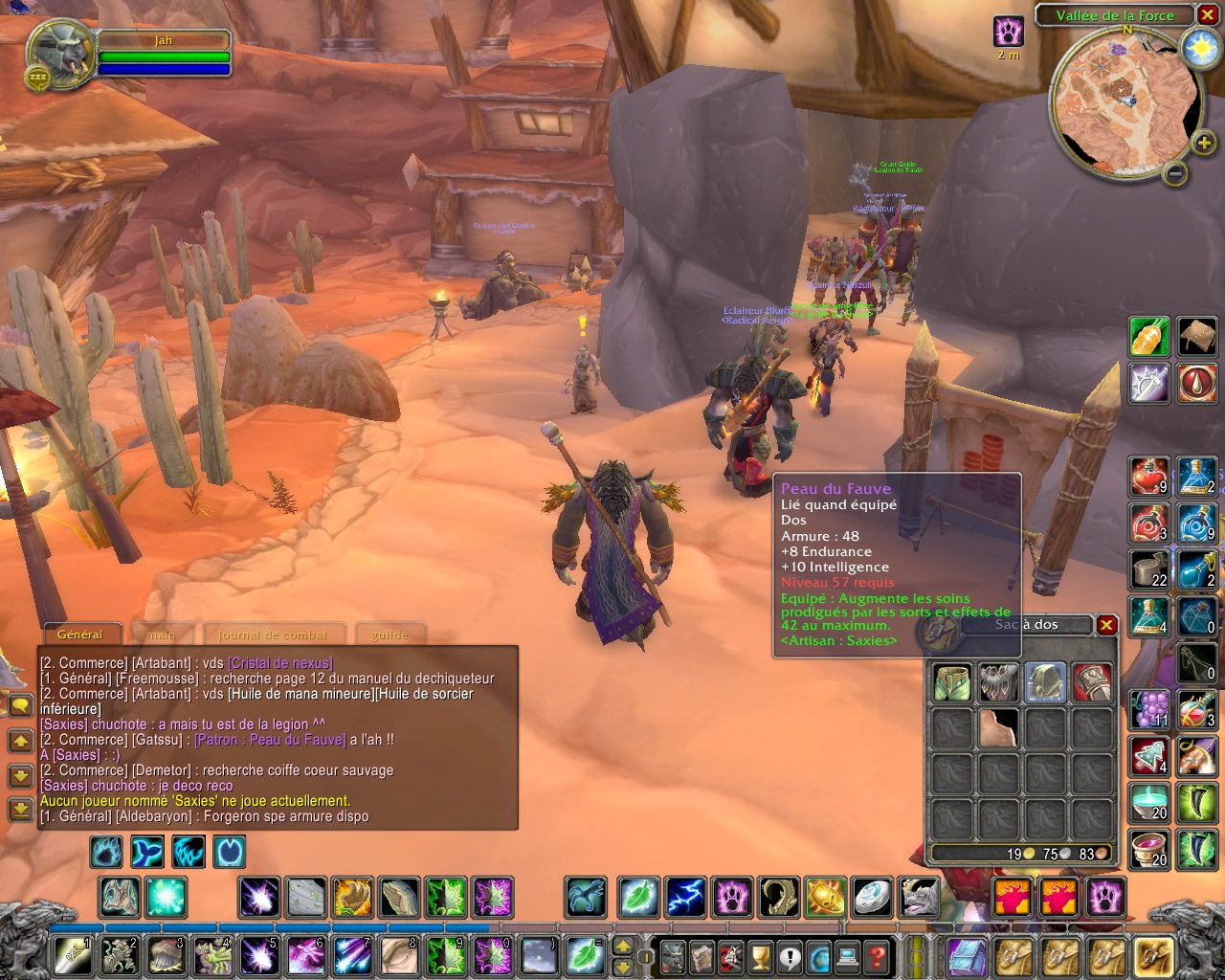Screen dimensions: 1225x980
Task: Click the green pants item in bag
Action: 952,682
